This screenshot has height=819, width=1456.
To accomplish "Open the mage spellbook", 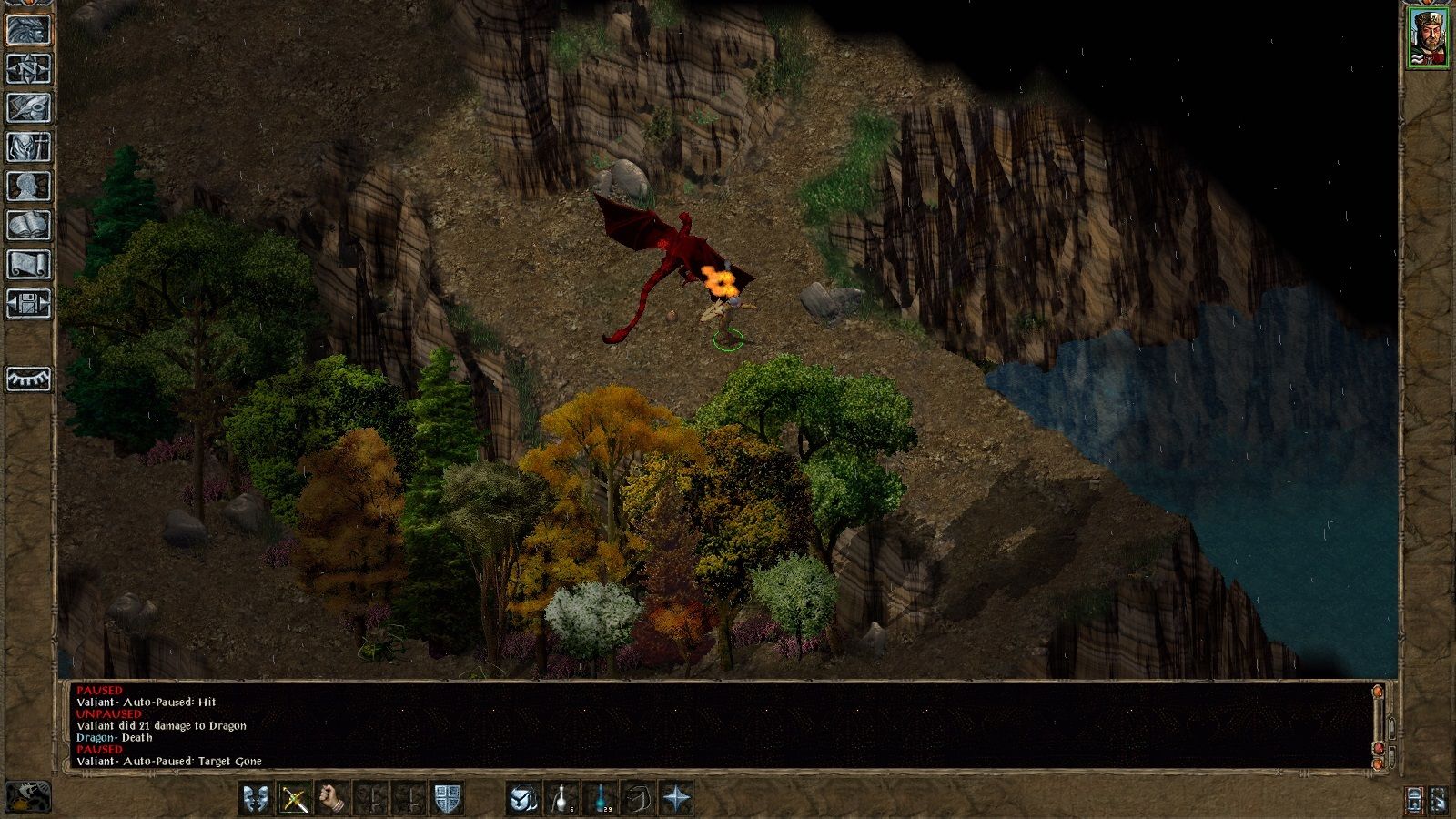I will click(29, 225).
